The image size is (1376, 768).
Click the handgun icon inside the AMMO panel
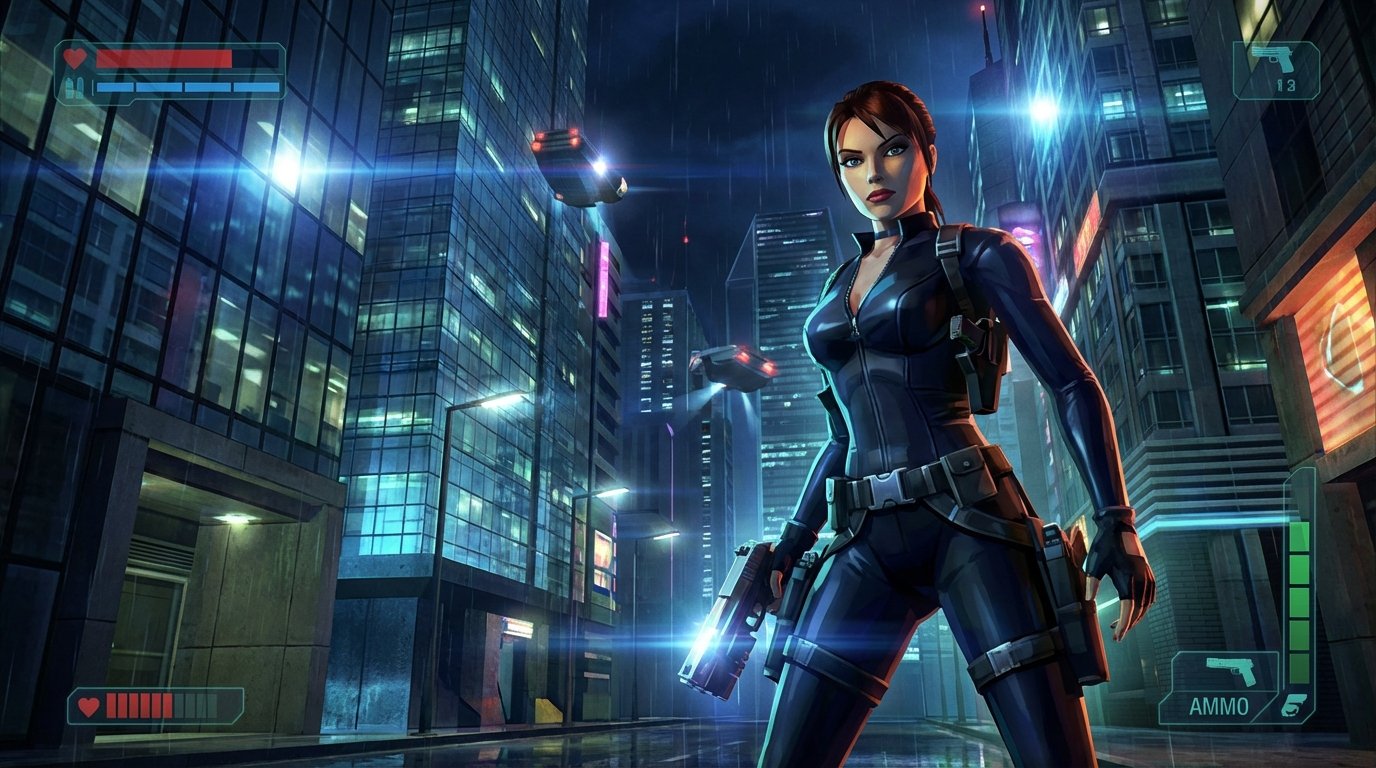click(x=1229, y=671)
